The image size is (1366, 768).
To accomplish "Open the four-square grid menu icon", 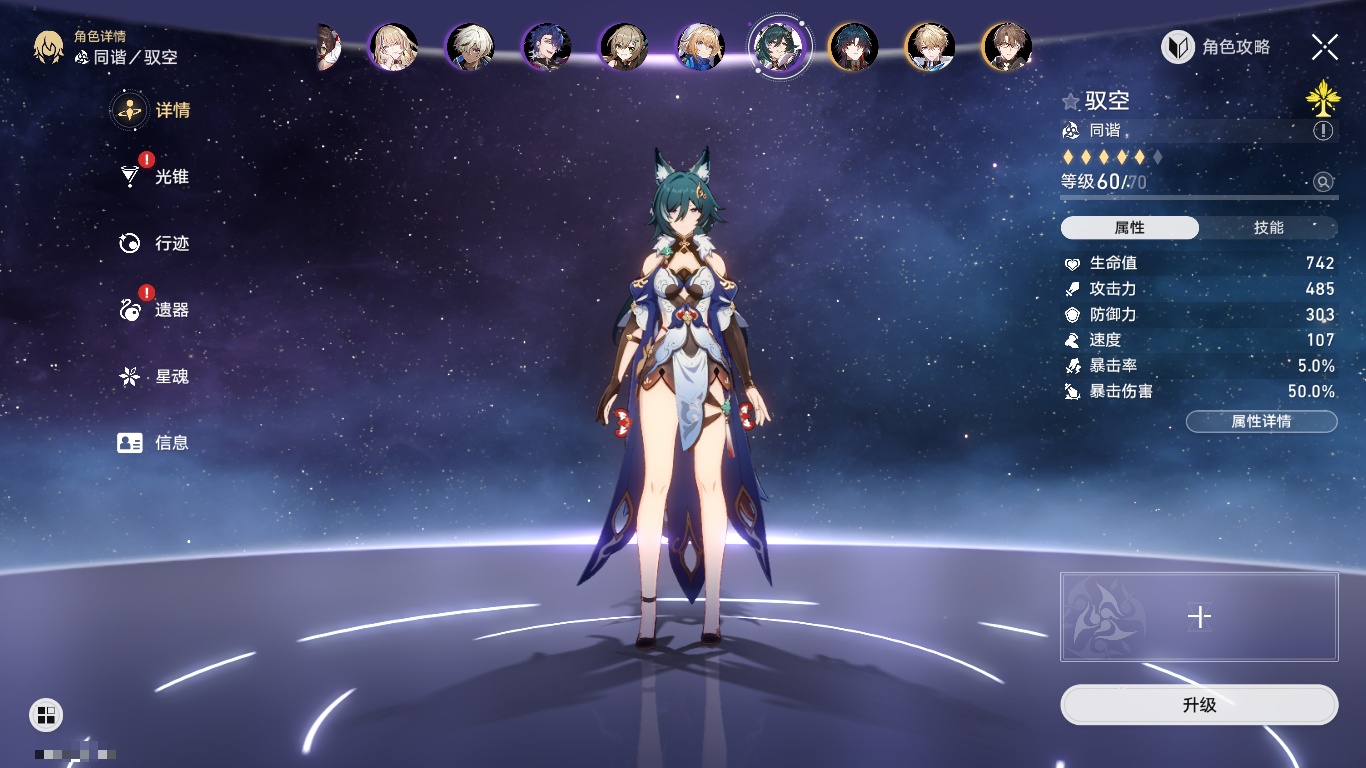I will 46,714.
